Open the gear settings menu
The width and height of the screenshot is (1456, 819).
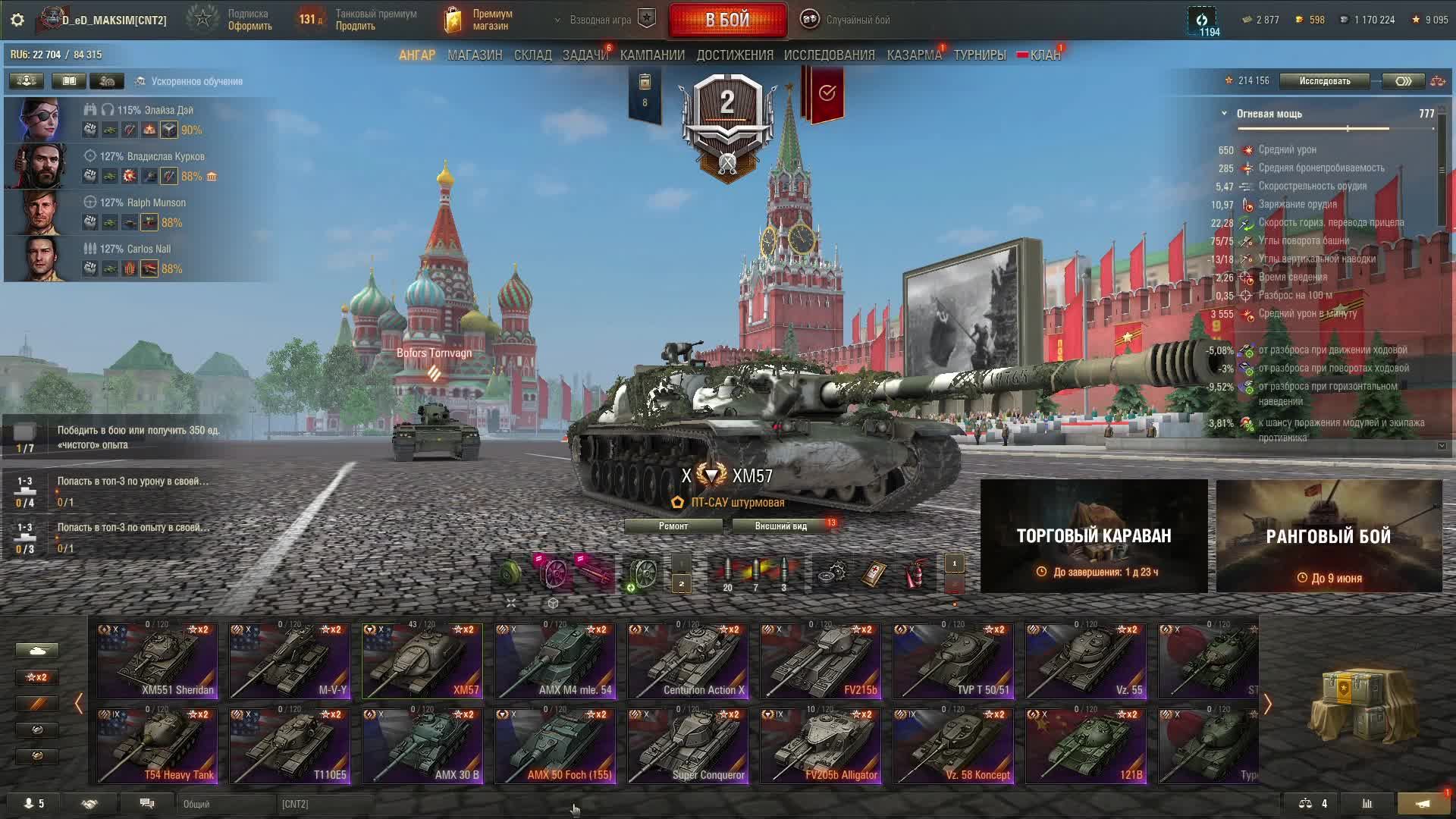click(17, 20)
